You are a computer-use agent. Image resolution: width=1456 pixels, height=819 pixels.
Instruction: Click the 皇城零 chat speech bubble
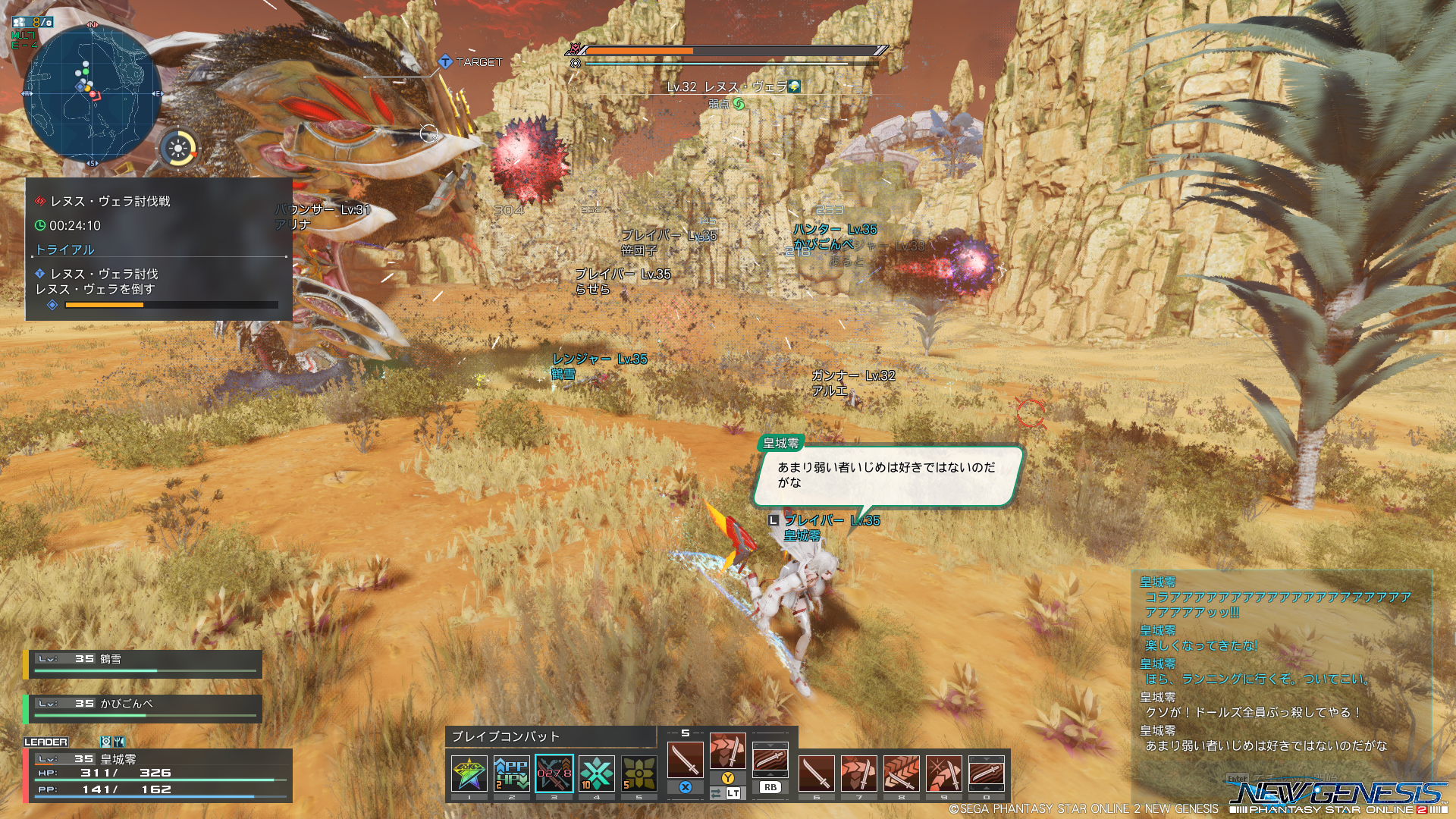[x=887, y=475]
